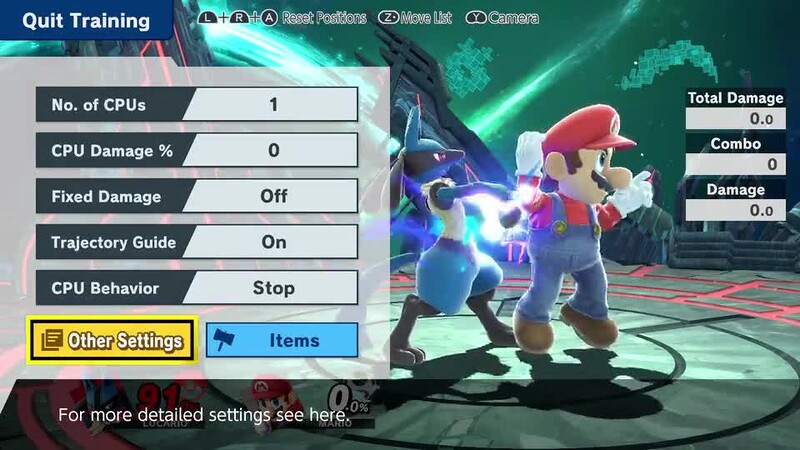Screen dimensions: 800x450
Task: Toggle the Fixed Damage option
Action: click(x=196, y=196)
